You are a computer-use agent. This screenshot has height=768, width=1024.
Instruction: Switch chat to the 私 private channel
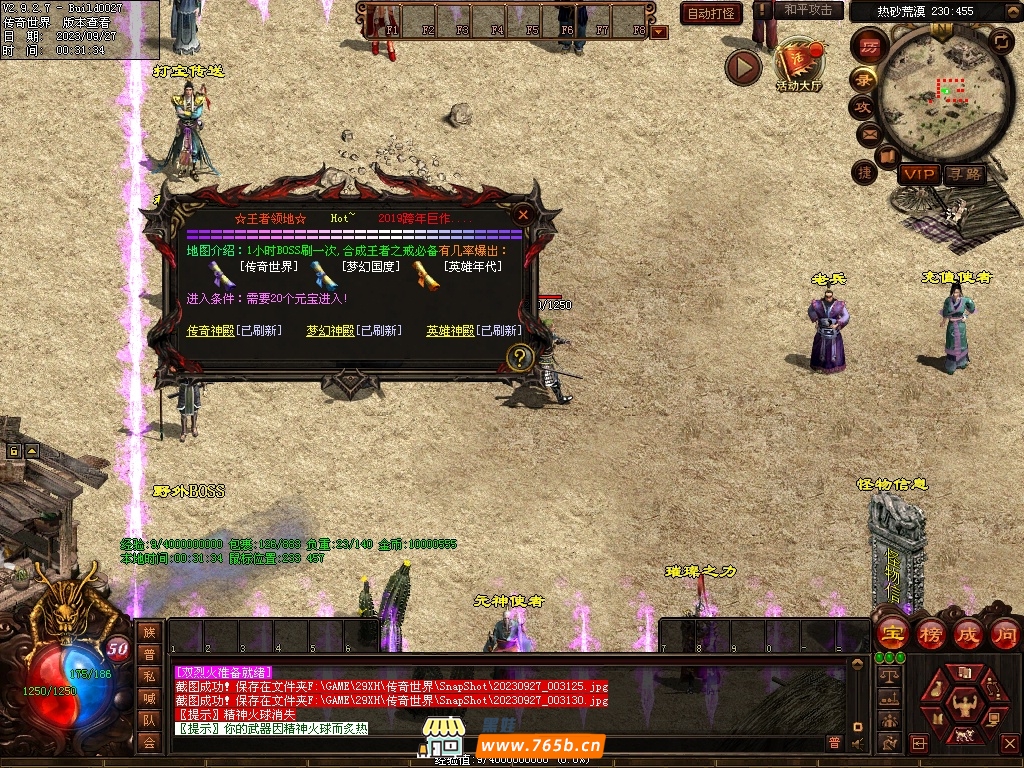click(x=149, y=676)
